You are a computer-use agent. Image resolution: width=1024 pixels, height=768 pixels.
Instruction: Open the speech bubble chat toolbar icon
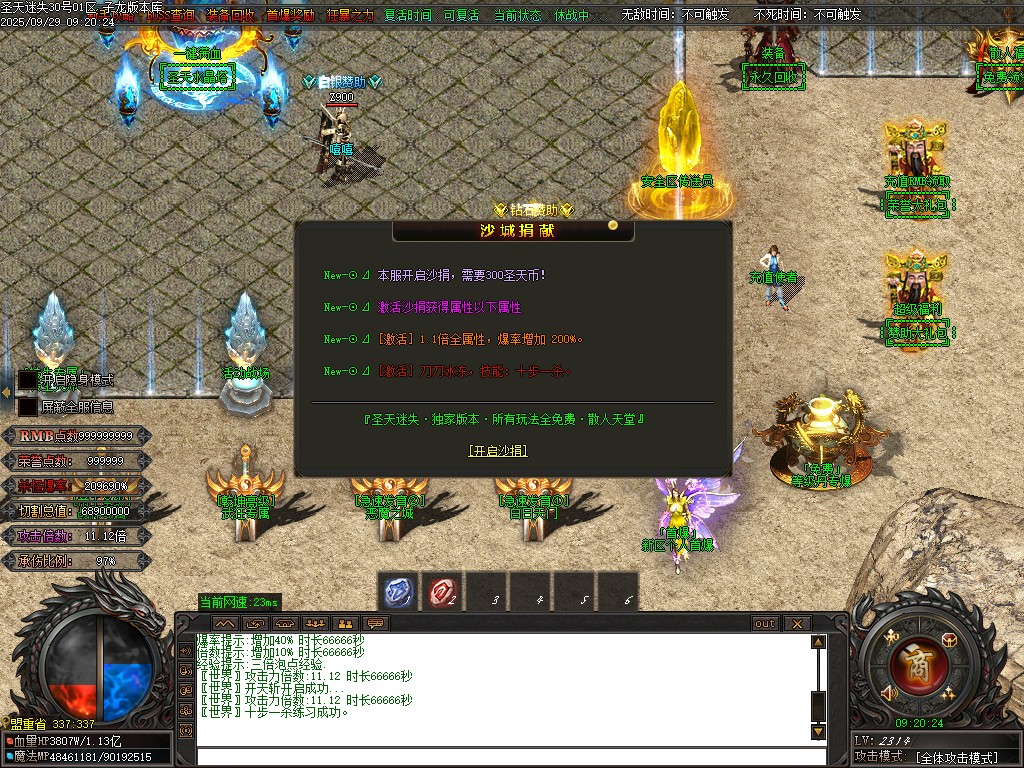[377, 624]
